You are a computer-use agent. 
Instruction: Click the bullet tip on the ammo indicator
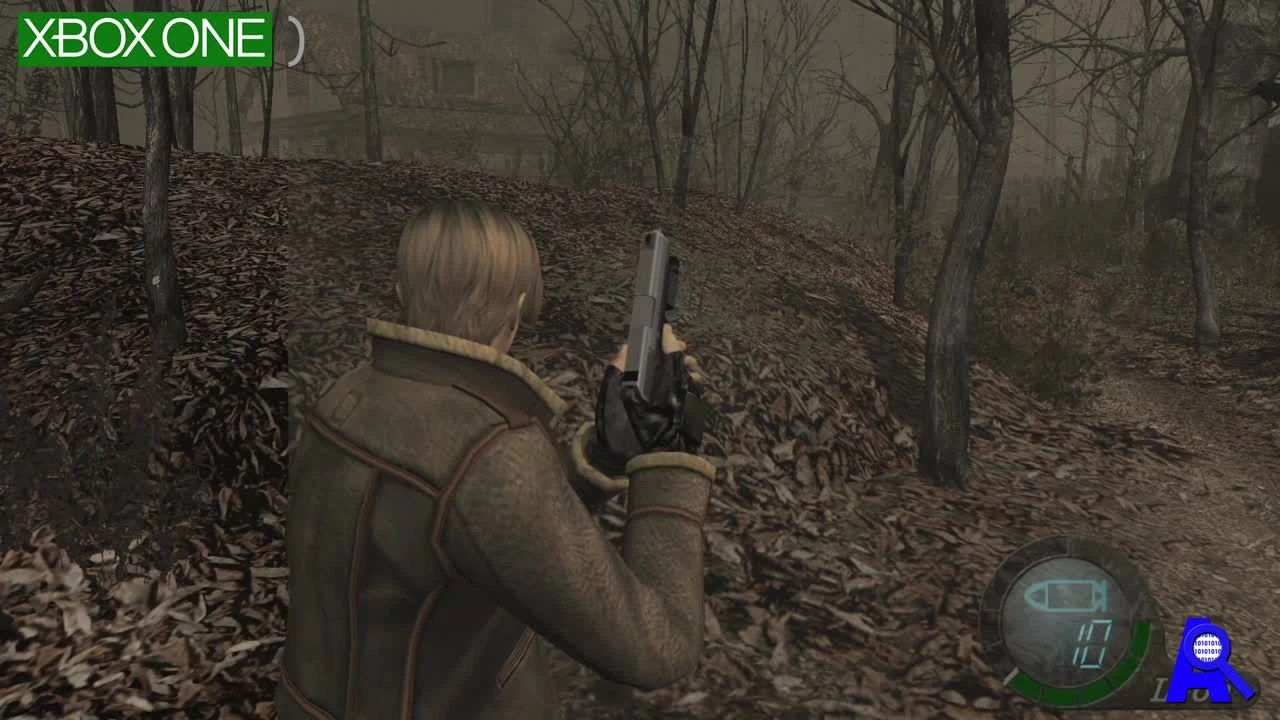coord(1033,595)
